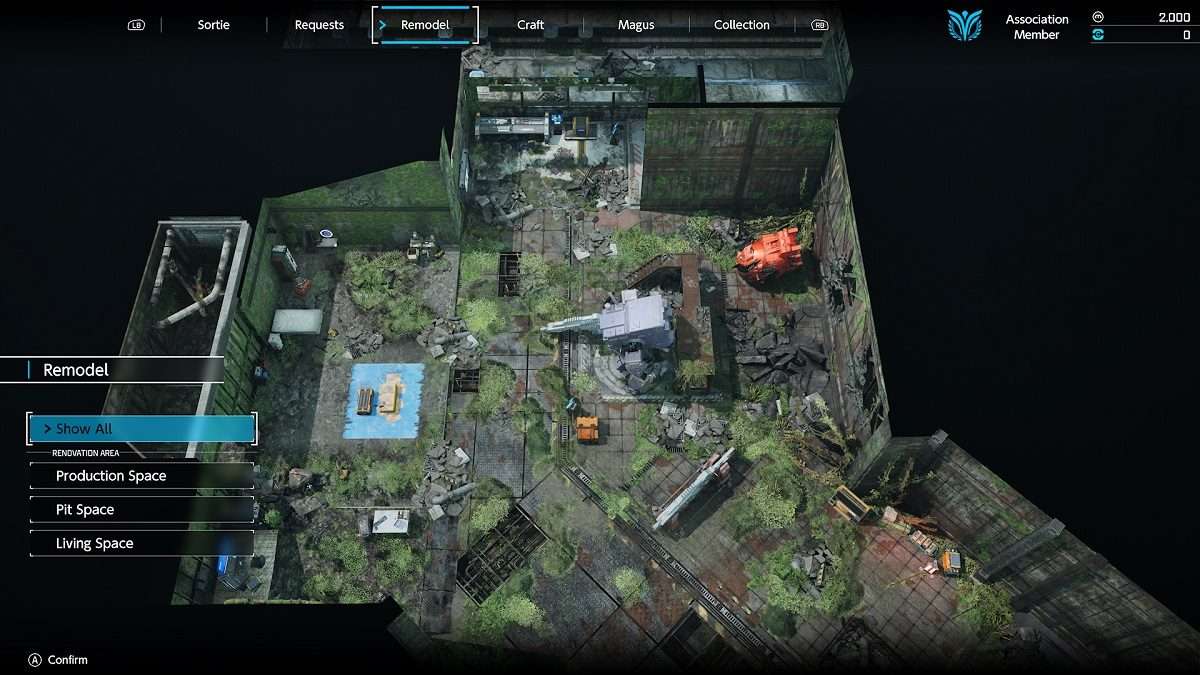Switch to the Sortie tab
1200x675 pixels.
(x=213, y=25)
